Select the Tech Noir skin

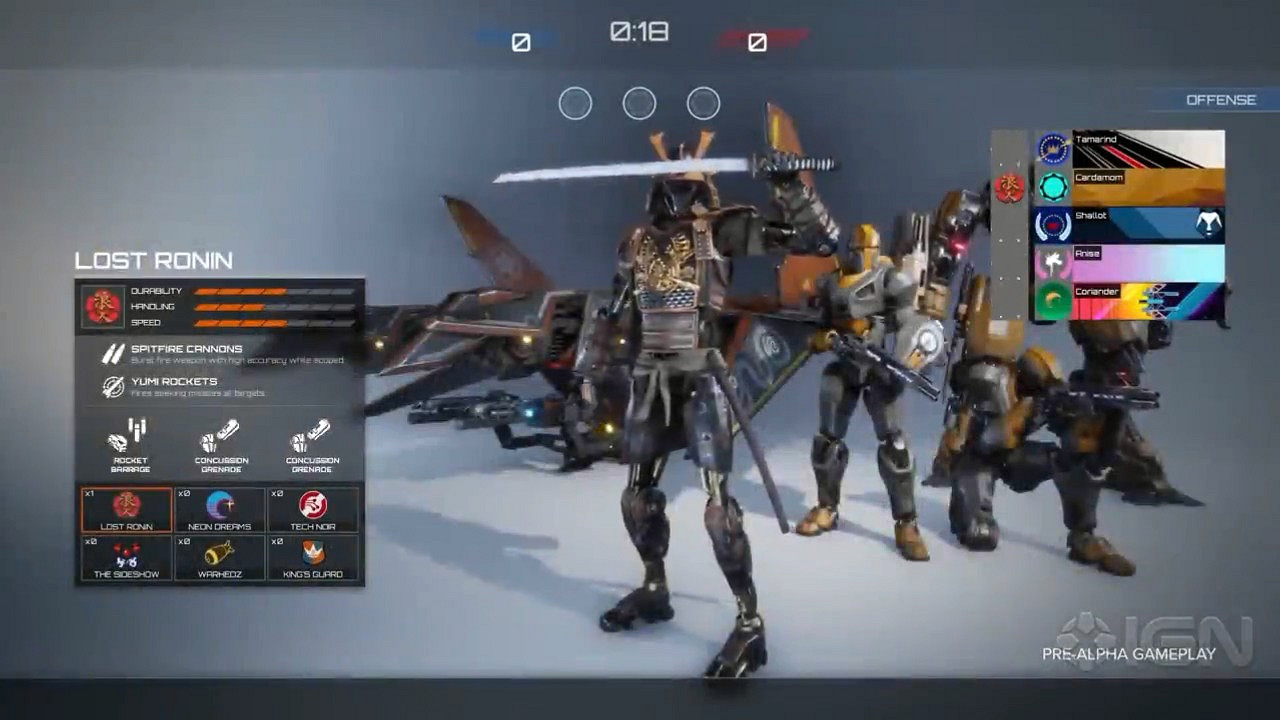click(312, 509)
